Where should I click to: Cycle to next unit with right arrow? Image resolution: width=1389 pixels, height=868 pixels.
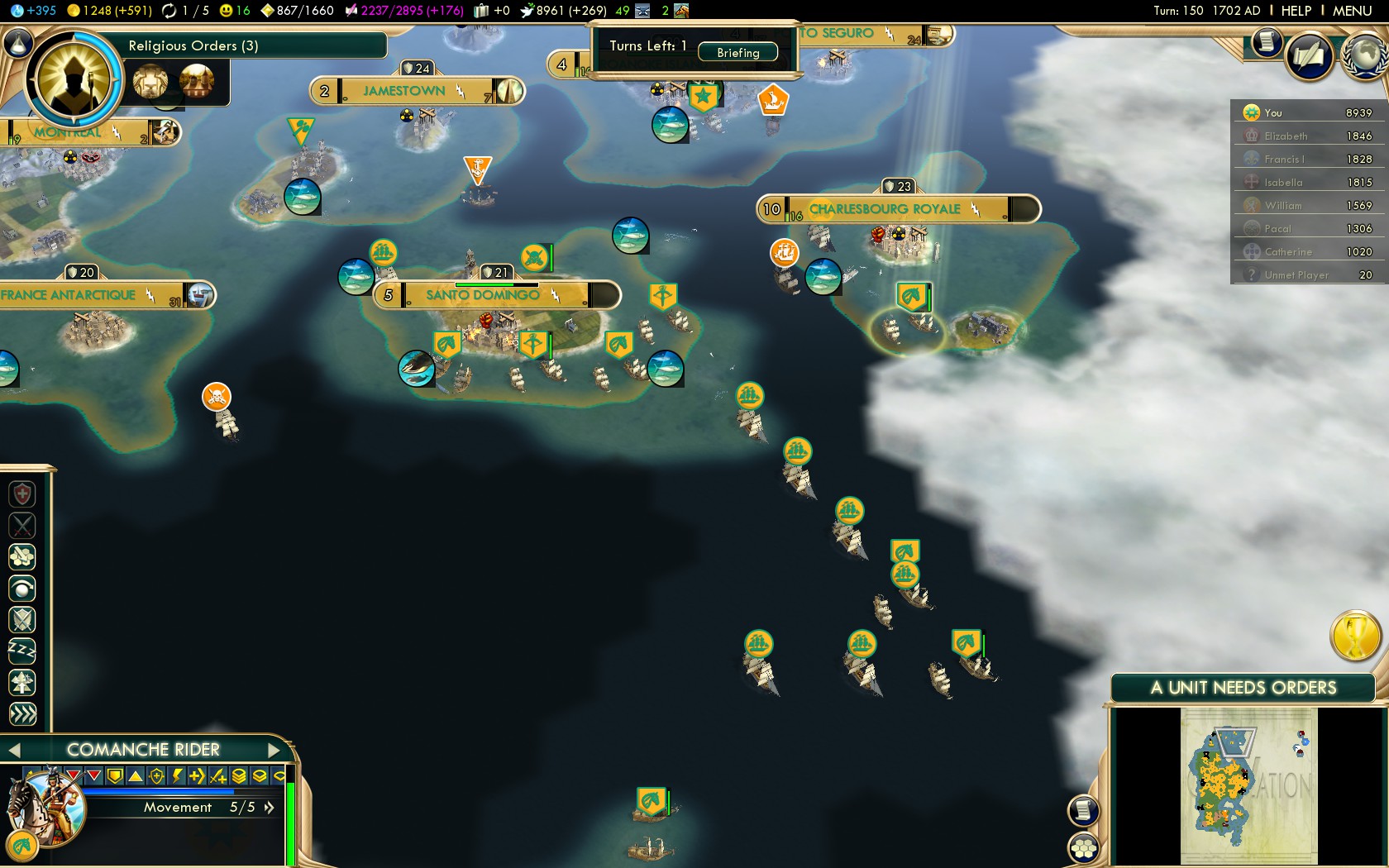pyautogui.click(x=274, y=750)
